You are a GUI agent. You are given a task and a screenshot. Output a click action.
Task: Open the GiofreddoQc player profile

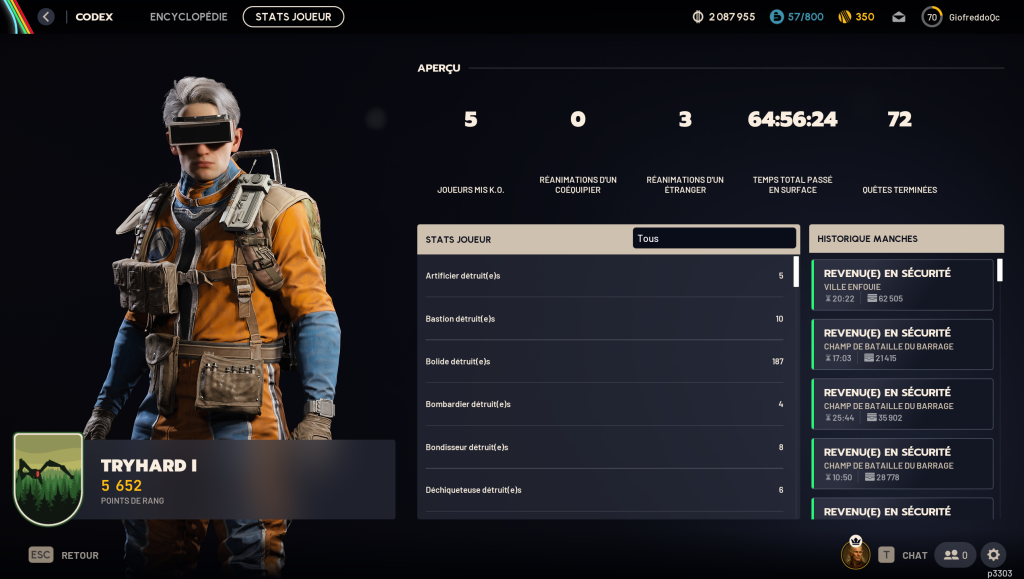pos(960,17)
